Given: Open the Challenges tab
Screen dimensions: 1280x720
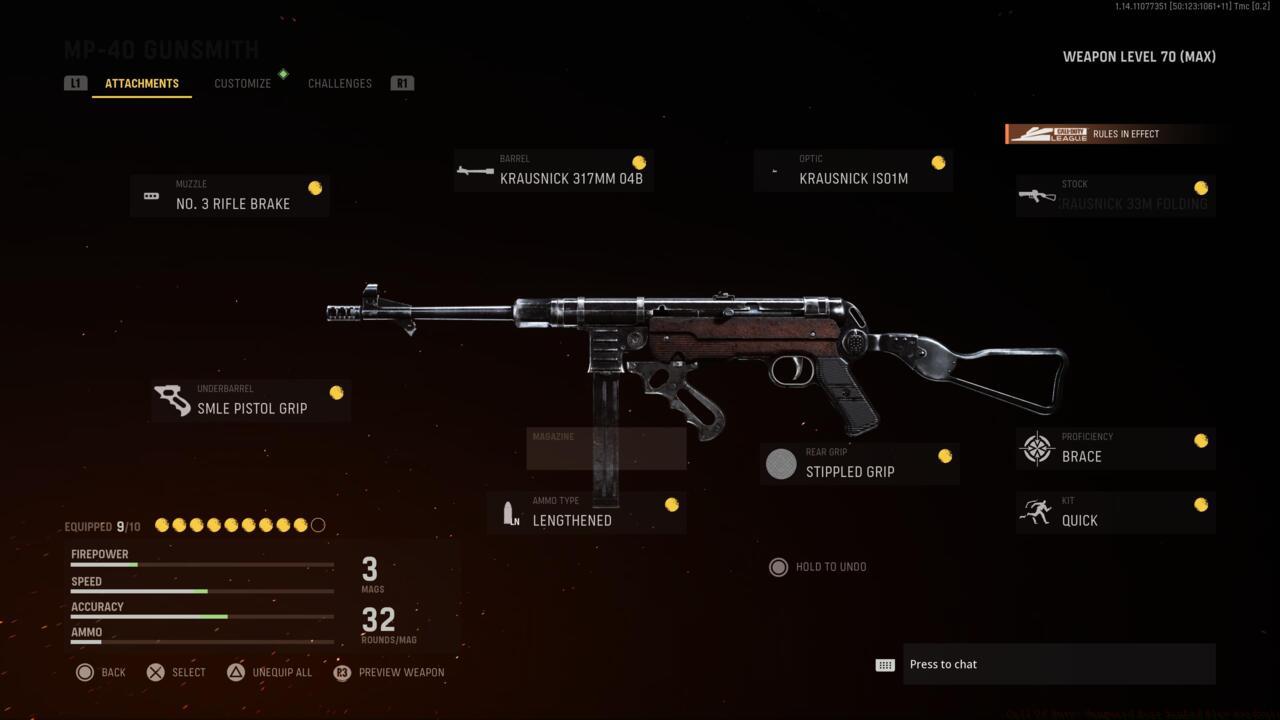Looking at the screenshot, I should [x=339, y=83].
